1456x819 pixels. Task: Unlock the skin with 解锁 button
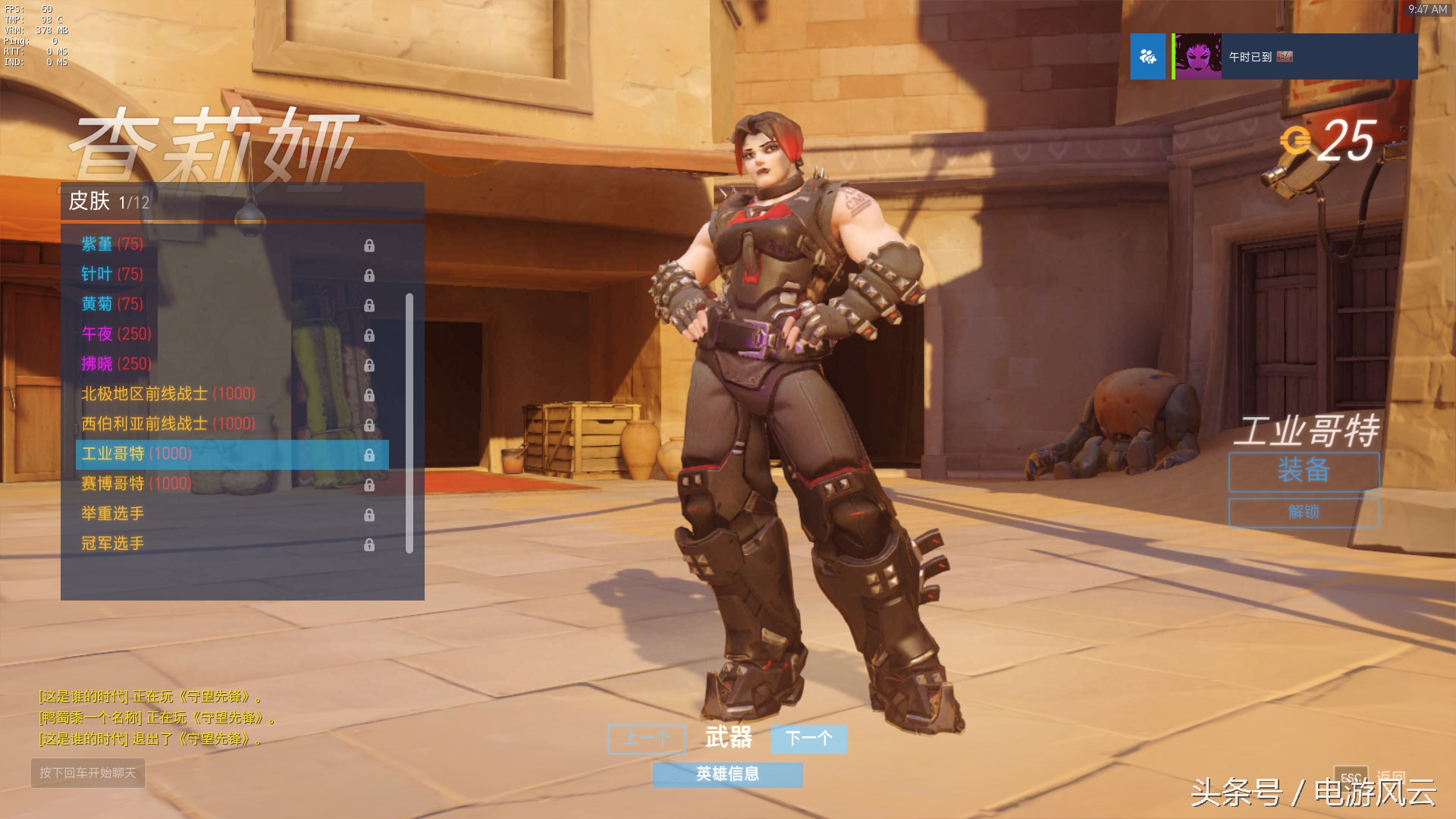(1303, 513)
